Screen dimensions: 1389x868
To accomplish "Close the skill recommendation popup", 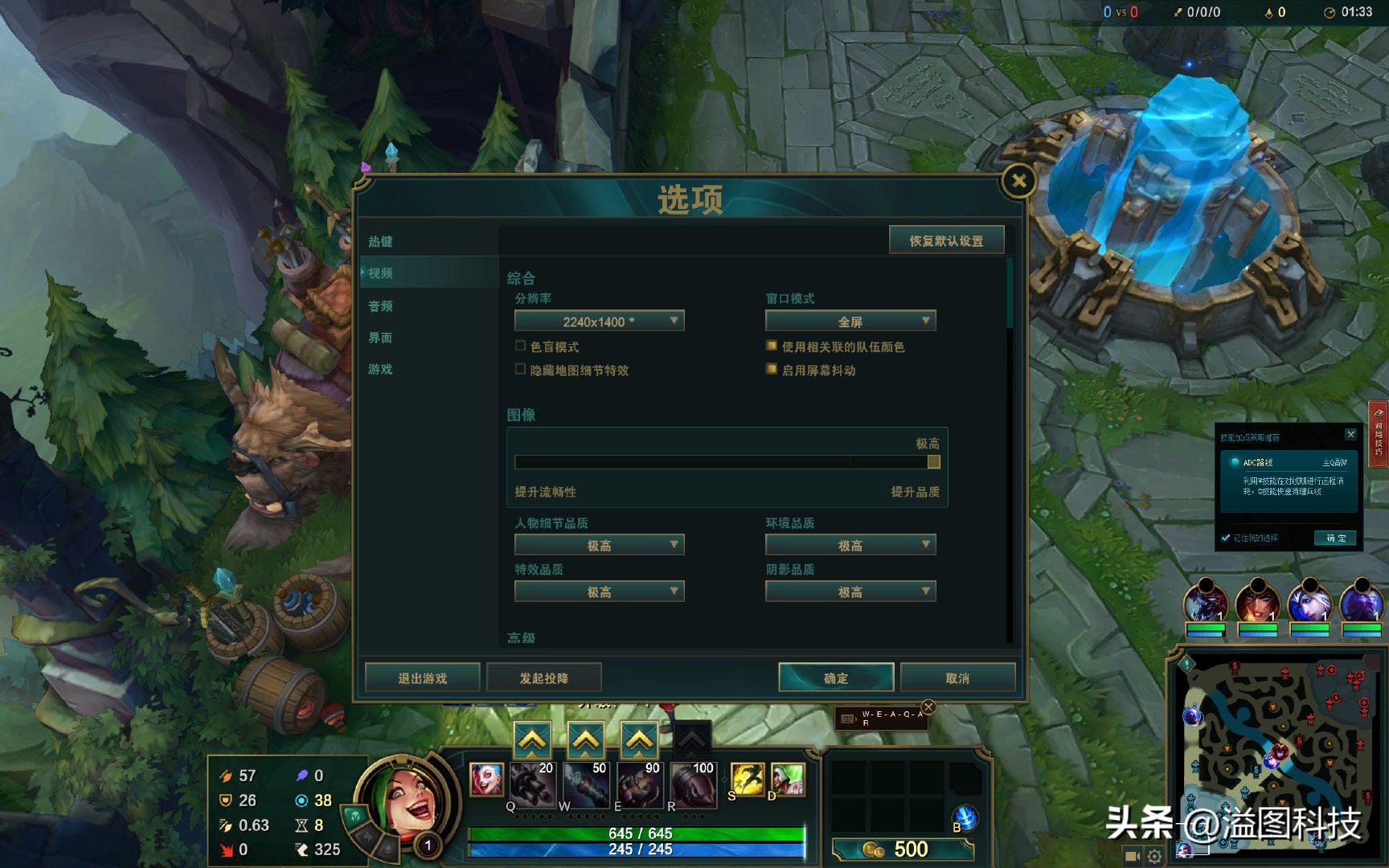I will [1351, 435].
